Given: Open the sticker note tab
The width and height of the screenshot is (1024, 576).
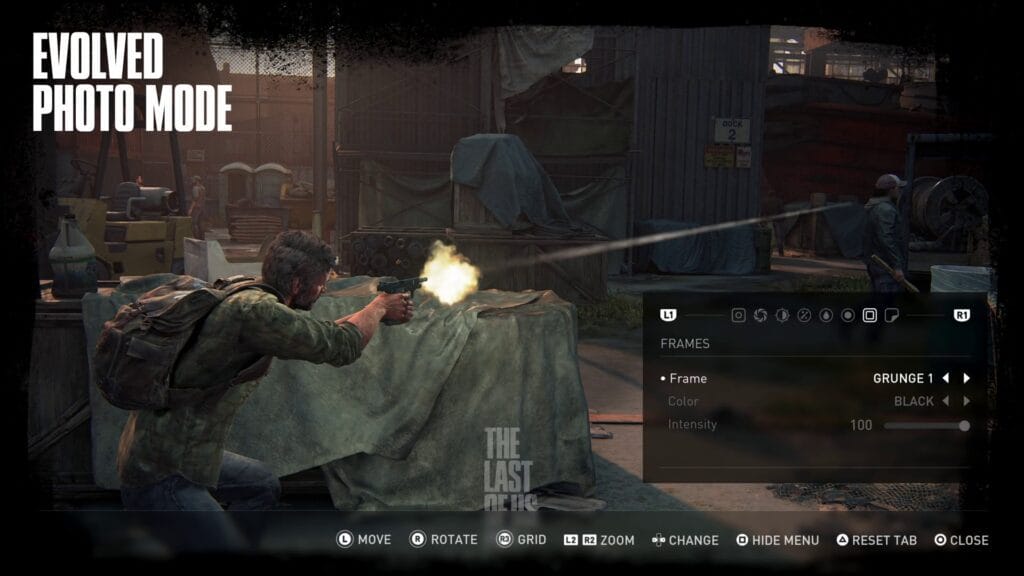Looking at the screenshot, I should [x=892, y=315].
